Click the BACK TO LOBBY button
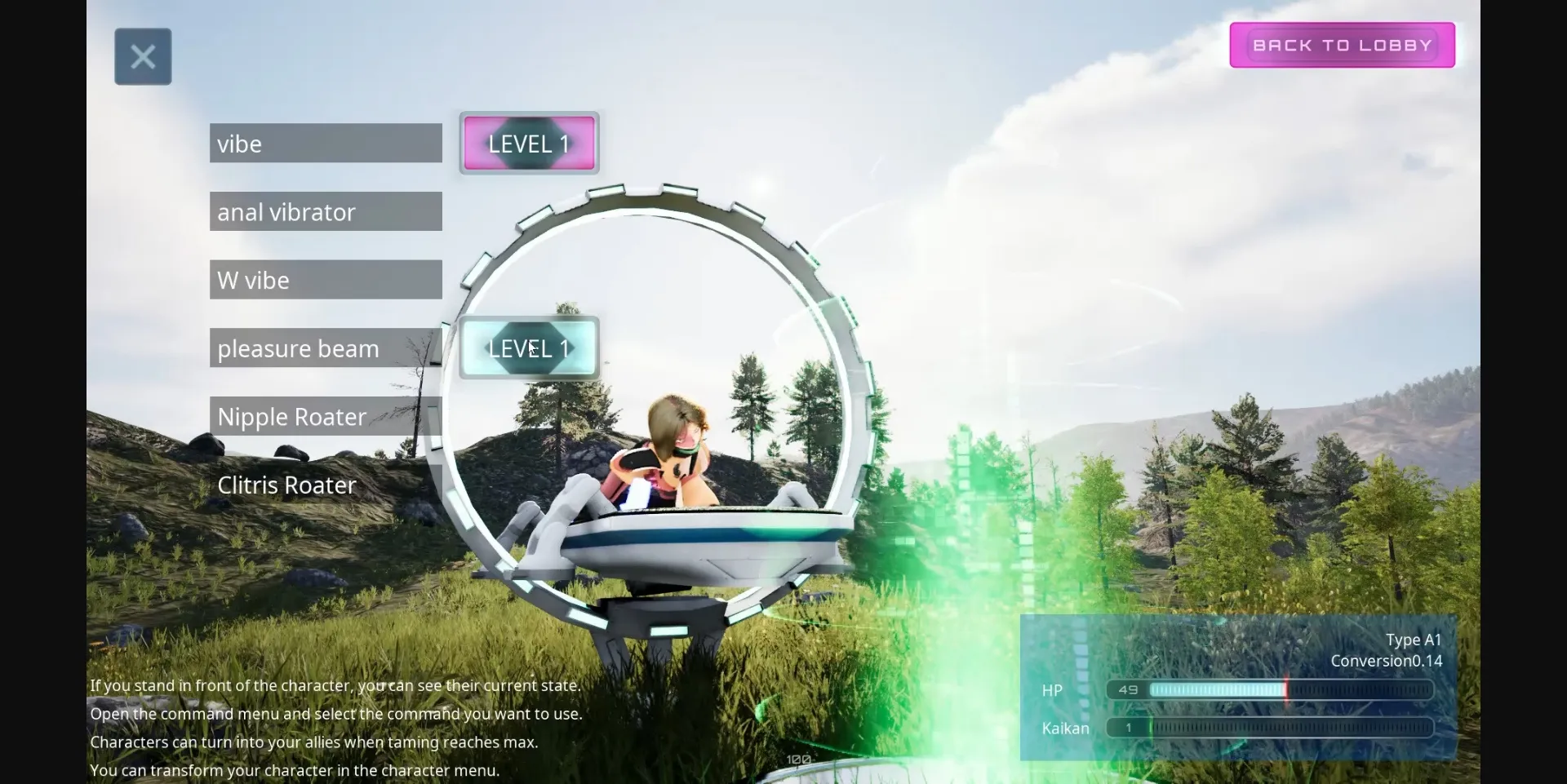Image resolution: width=1567 pixels, height=784 pixels. (1342, 45)
